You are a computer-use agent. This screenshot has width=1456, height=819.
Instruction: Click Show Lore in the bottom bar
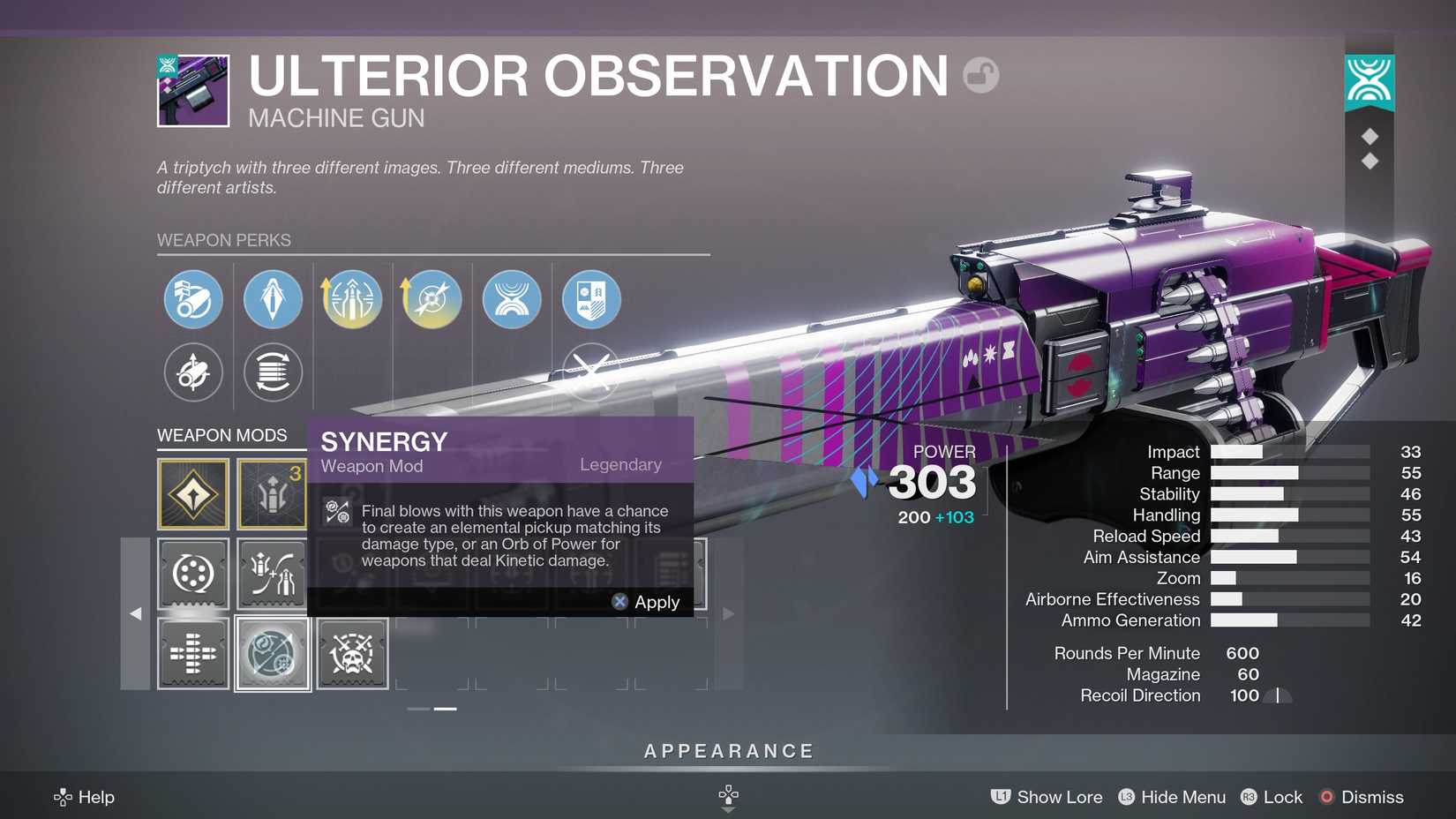pyautogui.click(x=1059, y=797)
